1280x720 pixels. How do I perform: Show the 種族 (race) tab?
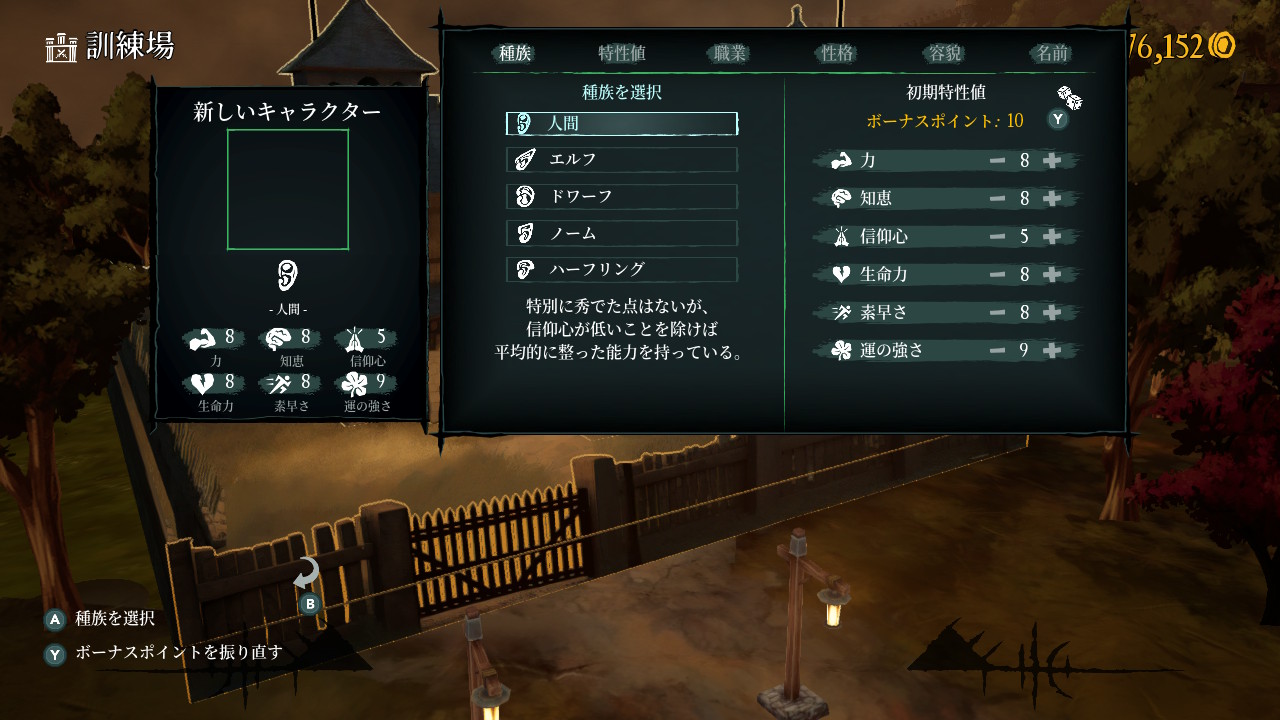pos(515,54)
